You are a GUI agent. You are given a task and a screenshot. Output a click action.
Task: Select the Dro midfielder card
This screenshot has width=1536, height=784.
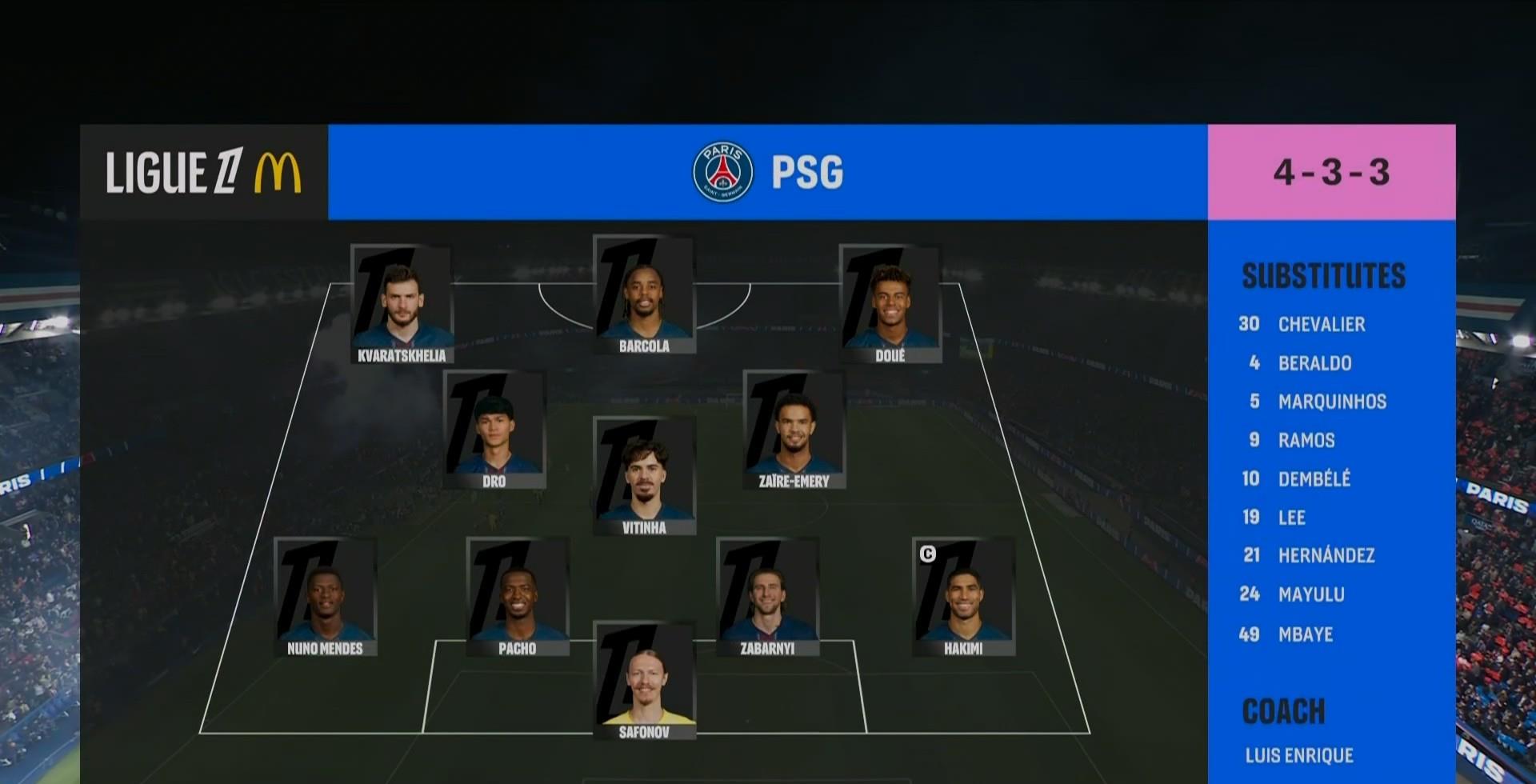[x=494, y=430]
